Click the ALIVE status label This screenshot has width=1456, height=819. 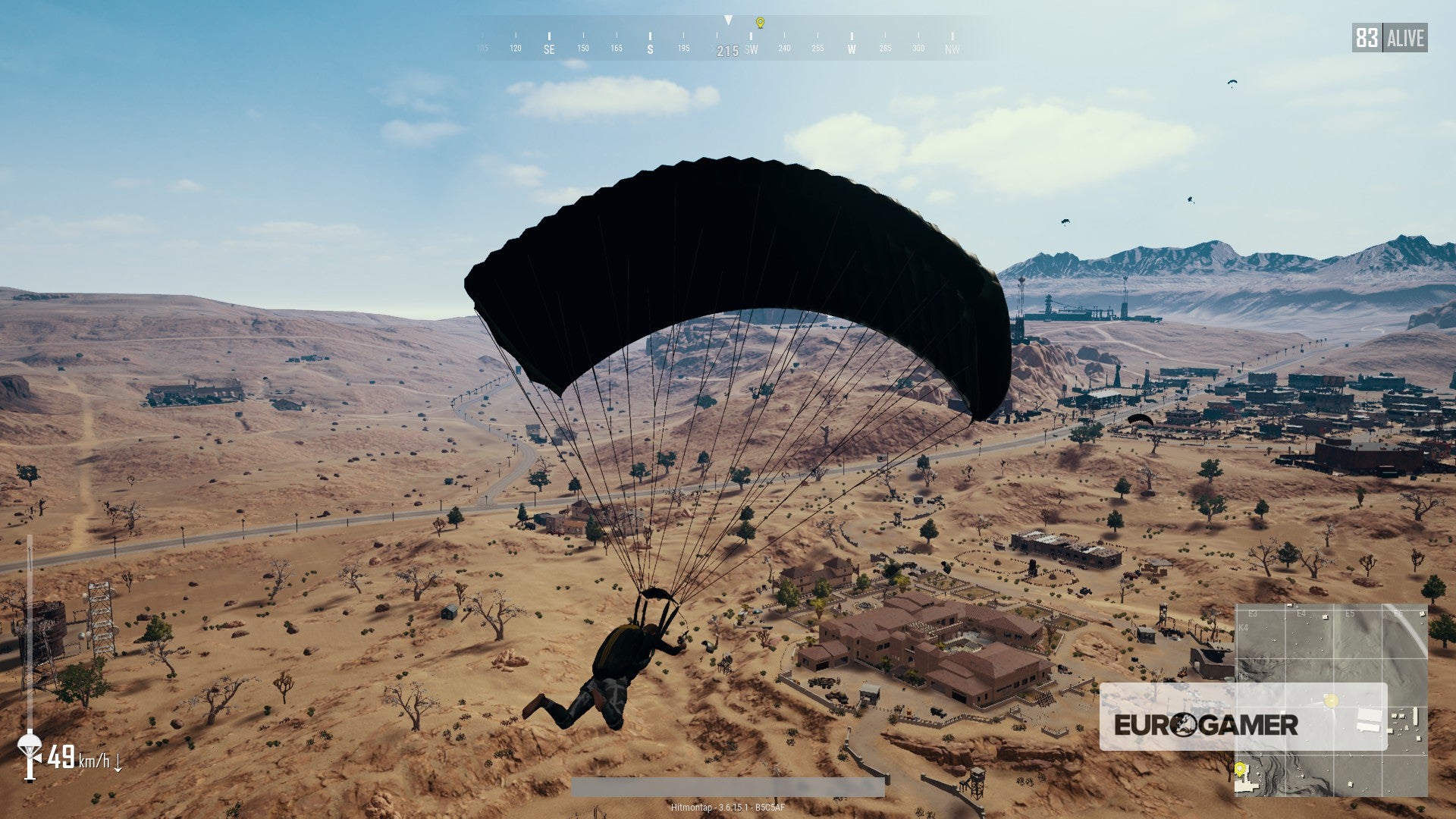pos(1404,39)
